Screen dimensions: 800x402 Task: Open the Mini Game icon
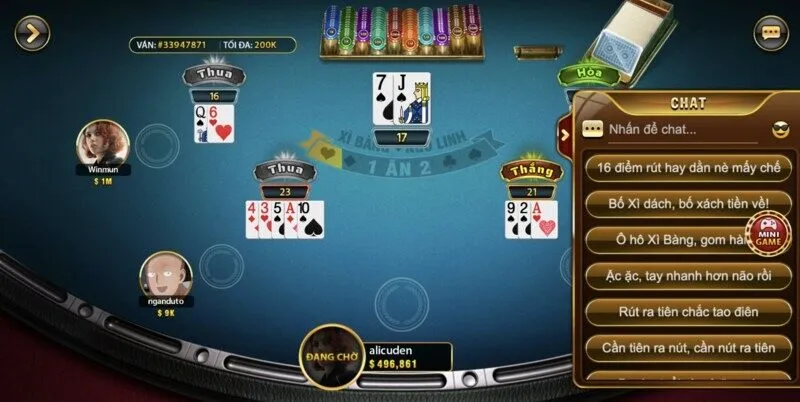769,233
